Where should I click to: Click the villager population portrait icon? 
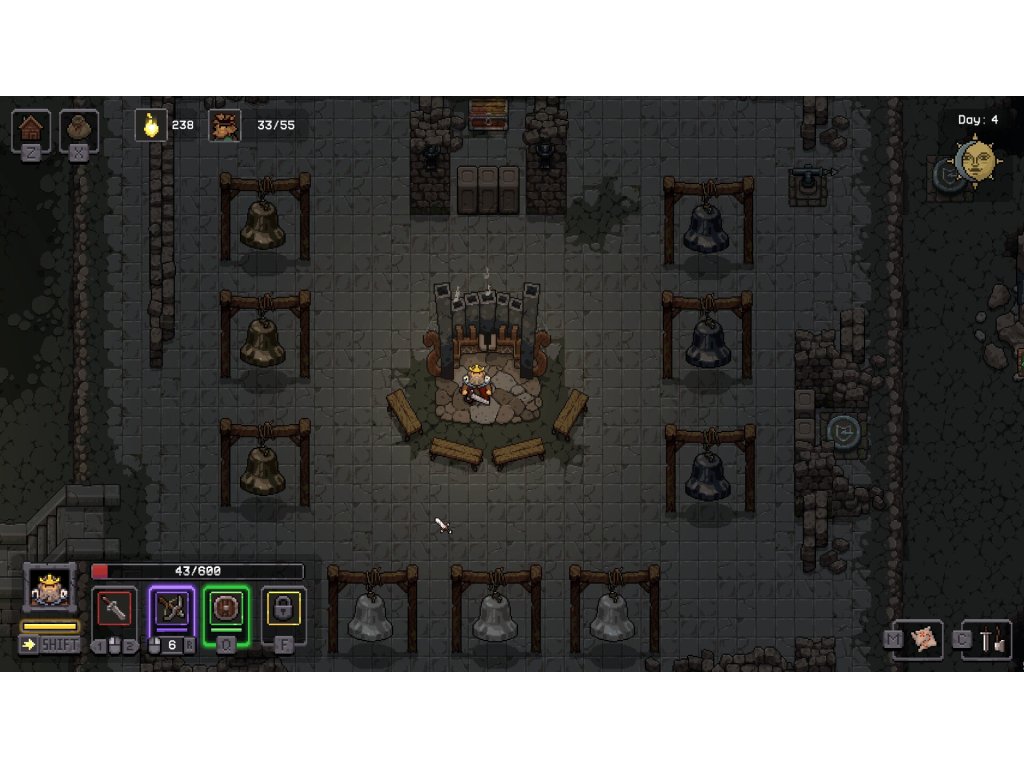click(x=225, y=125)
